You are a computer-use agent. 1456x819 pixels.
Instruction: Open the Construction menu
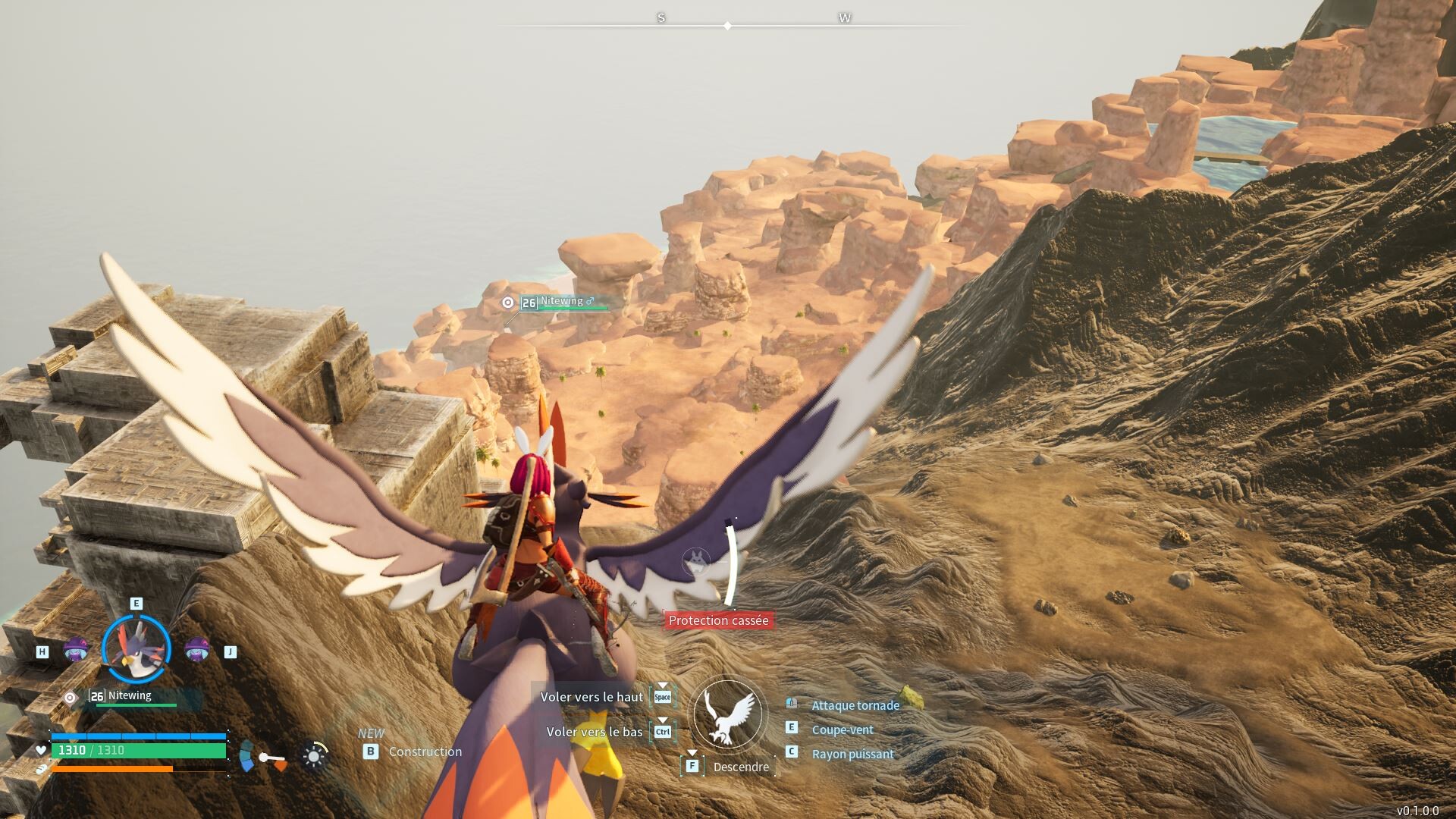click(x=425, y=752)
